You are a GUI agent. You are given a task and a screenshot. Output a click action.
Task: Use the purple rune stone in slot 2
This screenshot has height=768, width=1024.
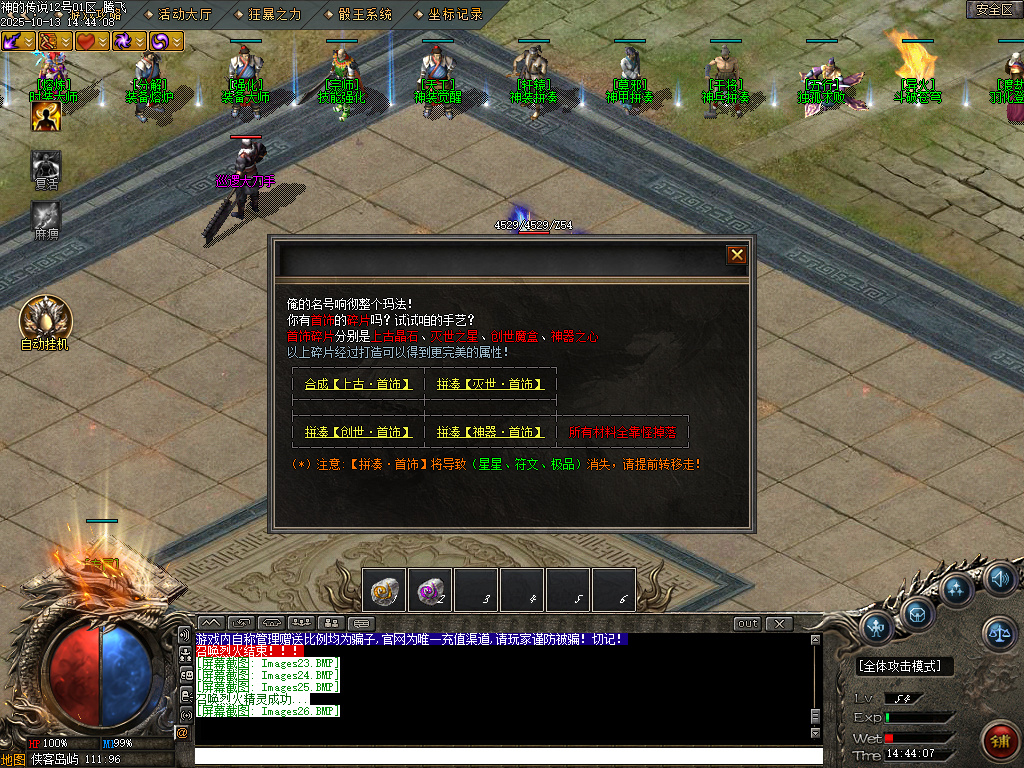(430, 590)
